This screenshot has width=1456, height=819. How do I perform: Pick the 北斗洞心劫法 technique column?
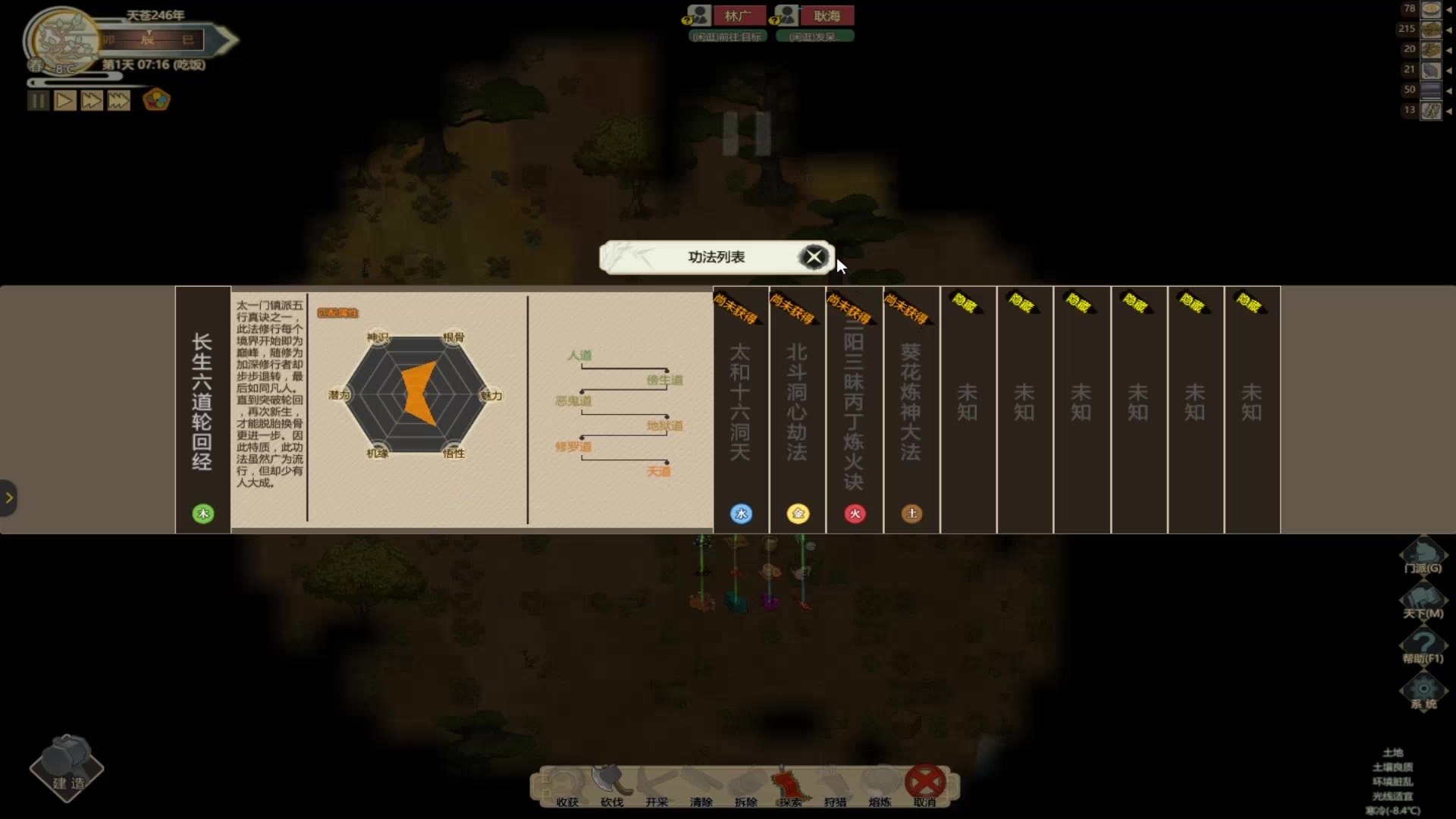click(x=797, y=409)
